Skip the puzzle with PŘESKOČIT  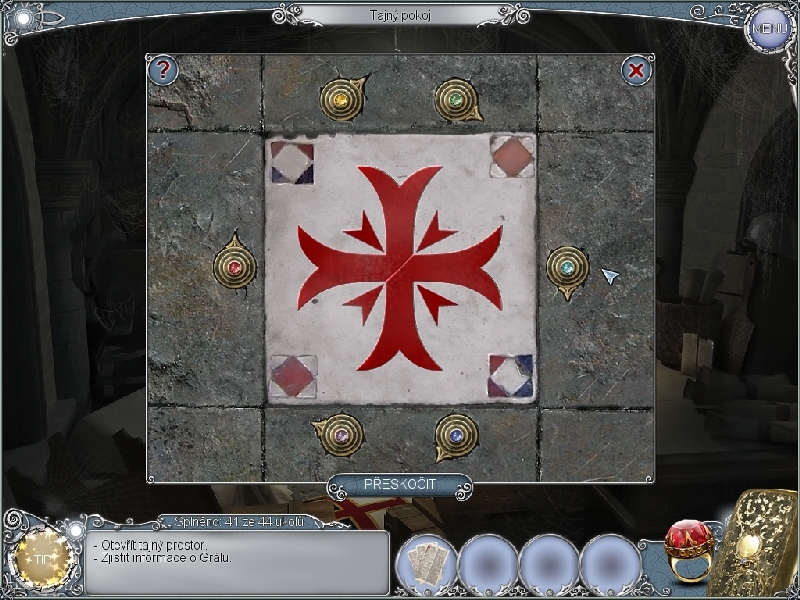tap(398, 485)
